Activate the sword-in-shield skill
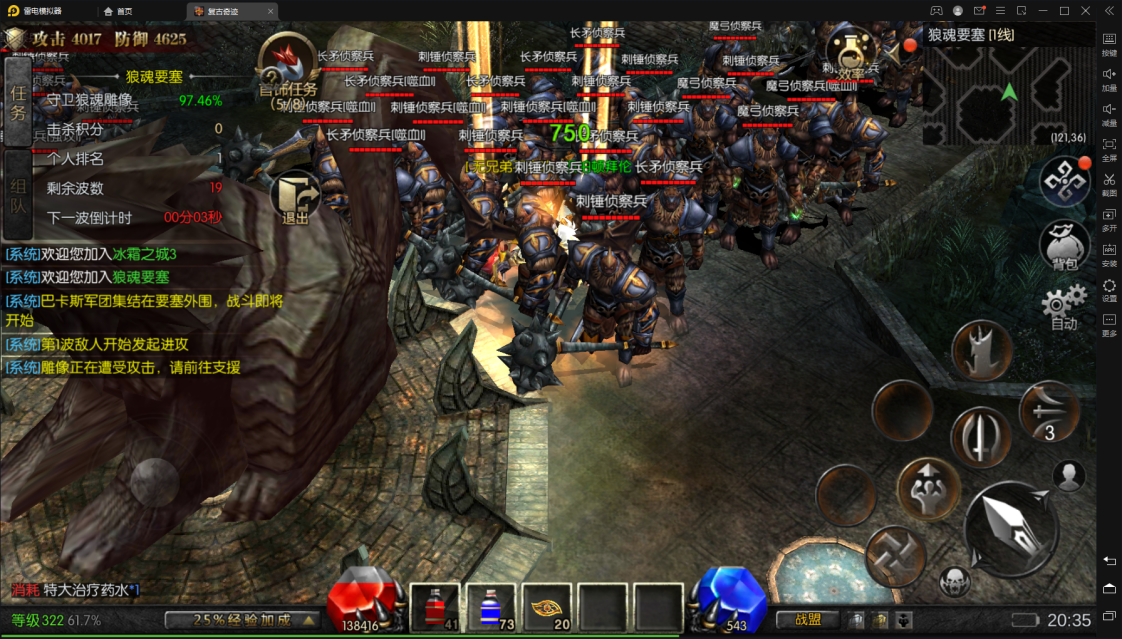Screen dimensions: 1122x639 tap(981, 437)
